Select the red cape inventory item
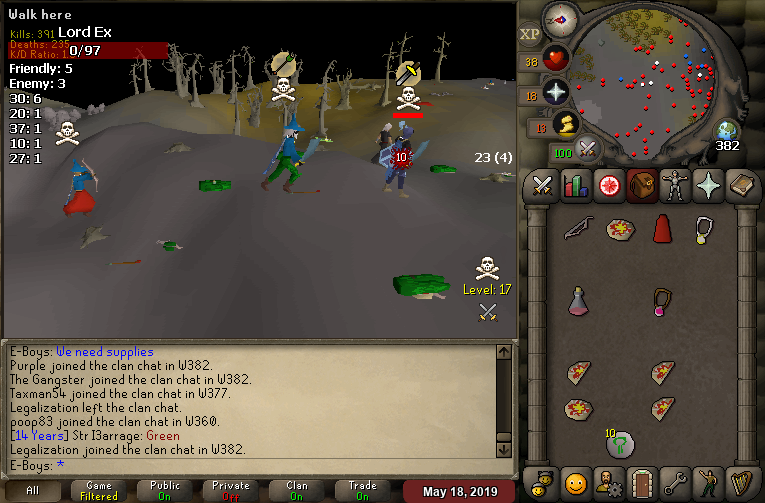765x503 pixels. 661,229
